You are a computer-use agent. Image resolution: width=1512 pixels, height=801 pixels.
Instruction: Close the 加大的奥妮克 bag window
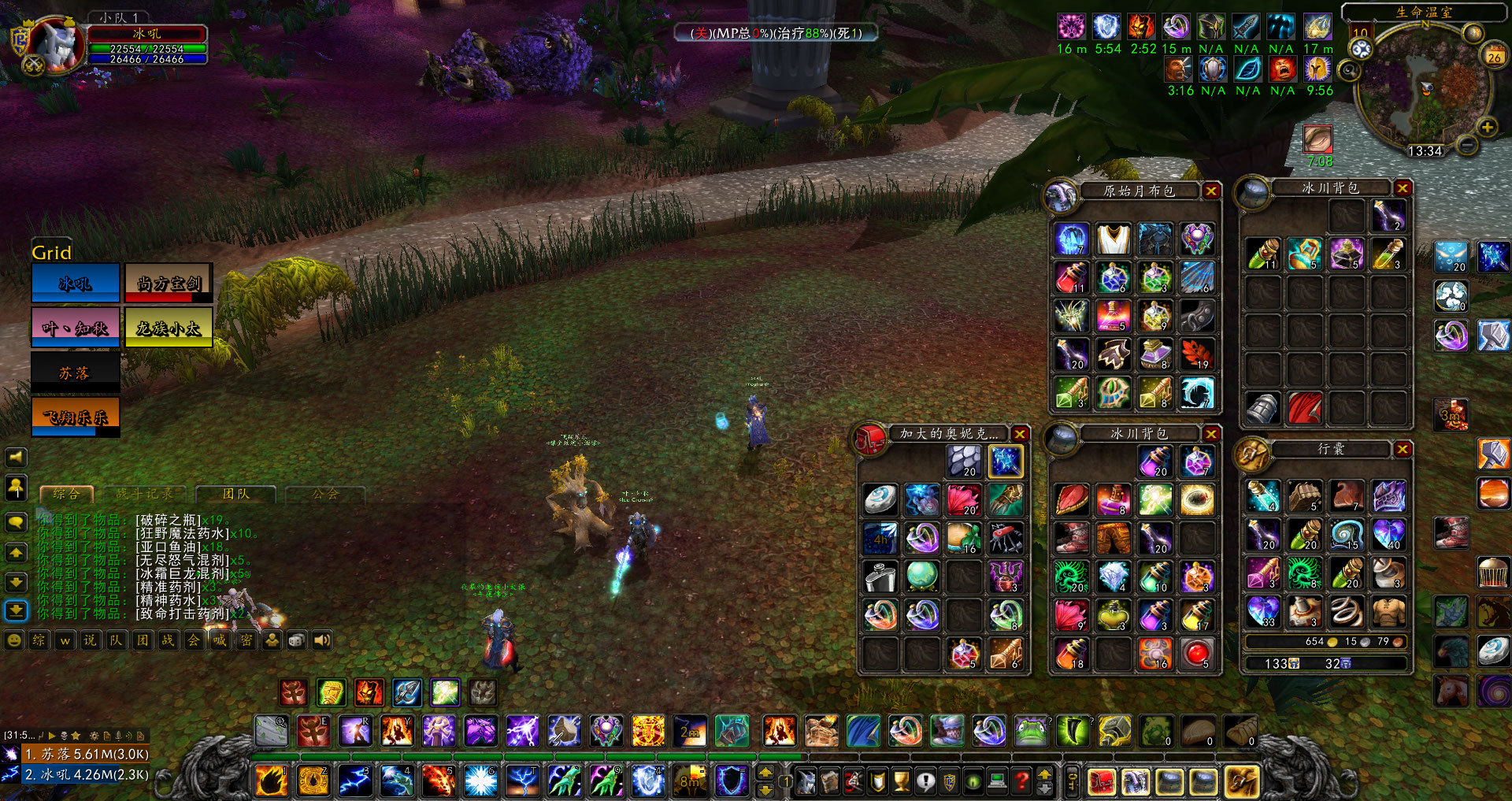tap(1020, 434)
